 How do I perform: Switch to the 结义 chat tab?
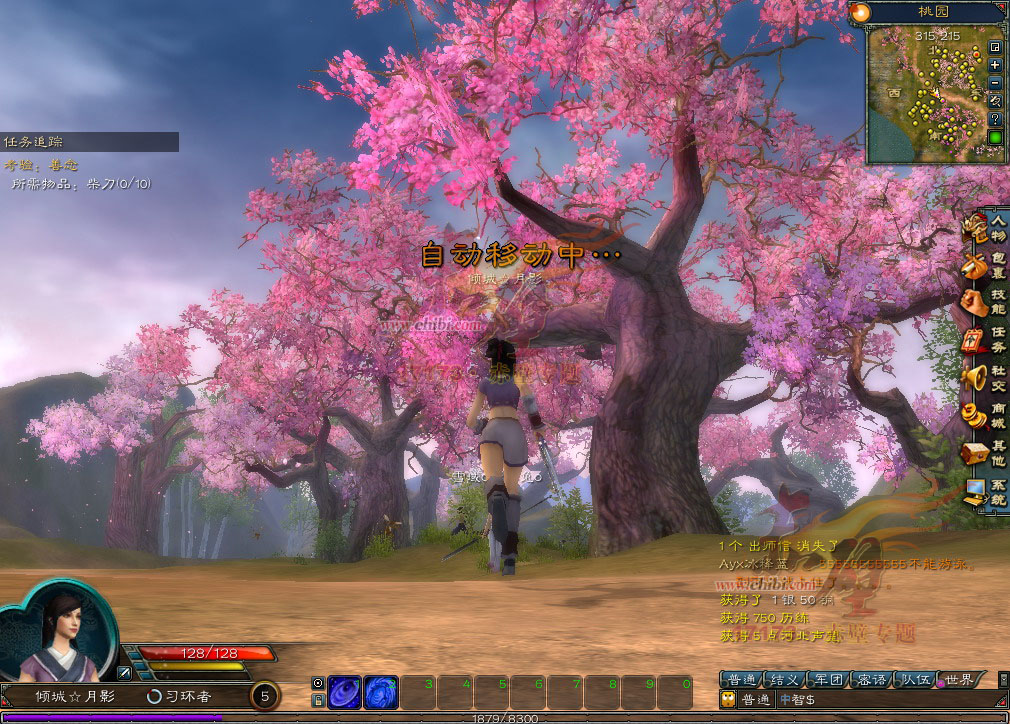(785, 680)
